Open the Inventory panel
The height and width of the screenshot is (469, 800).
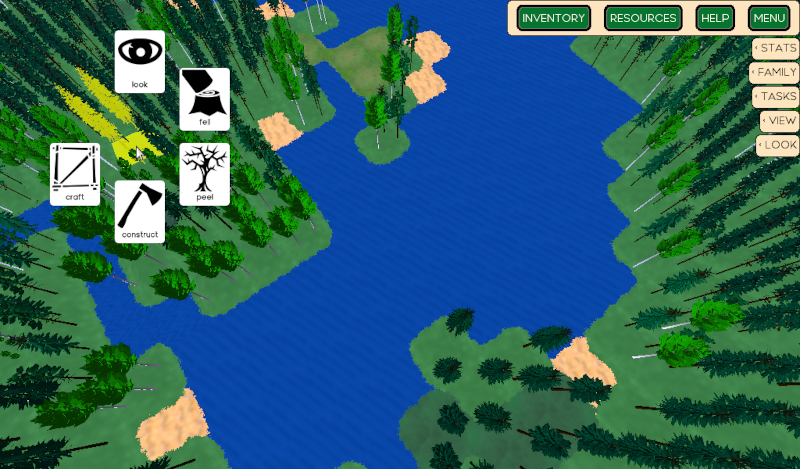click(x=553, y=18)
